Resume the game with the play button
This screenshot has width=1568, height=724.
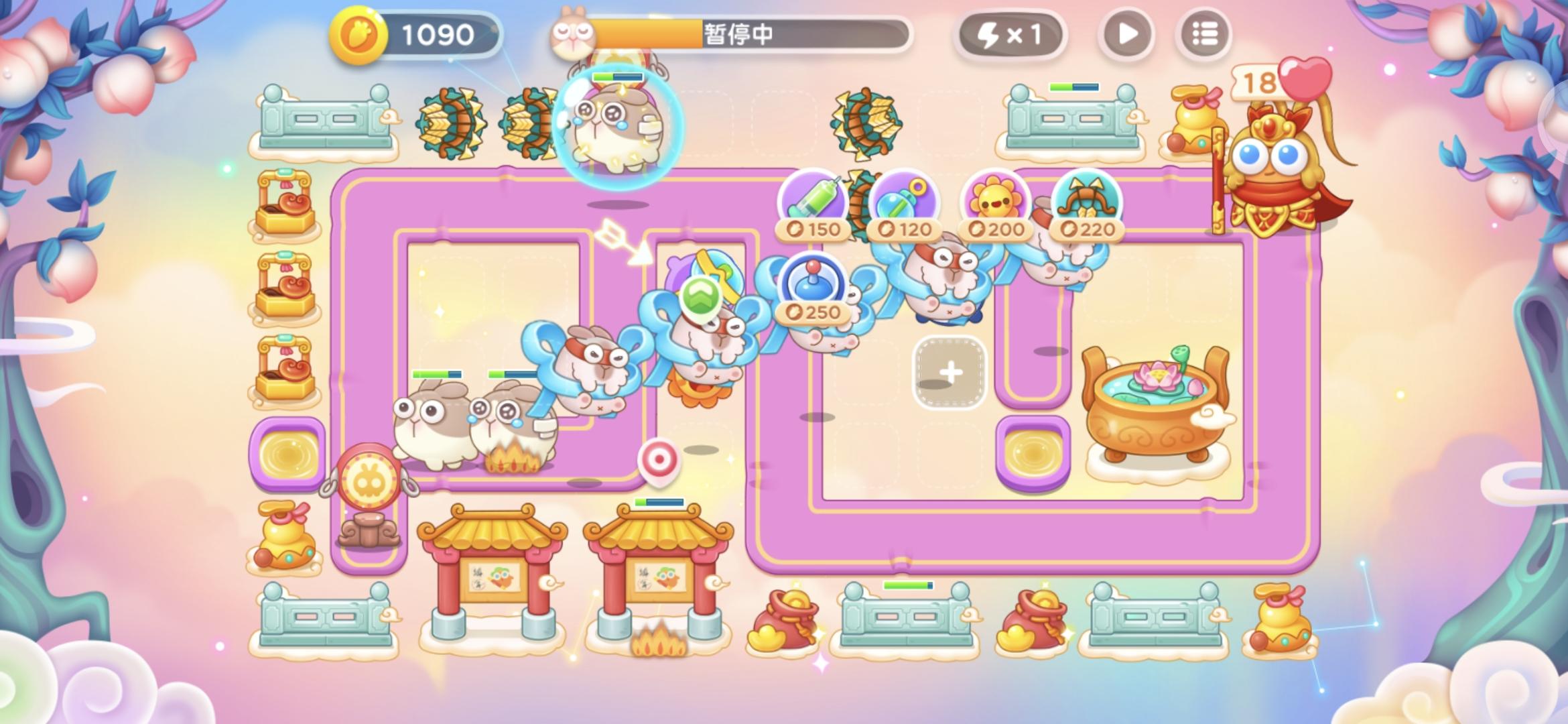click(x=1126, y=35)
